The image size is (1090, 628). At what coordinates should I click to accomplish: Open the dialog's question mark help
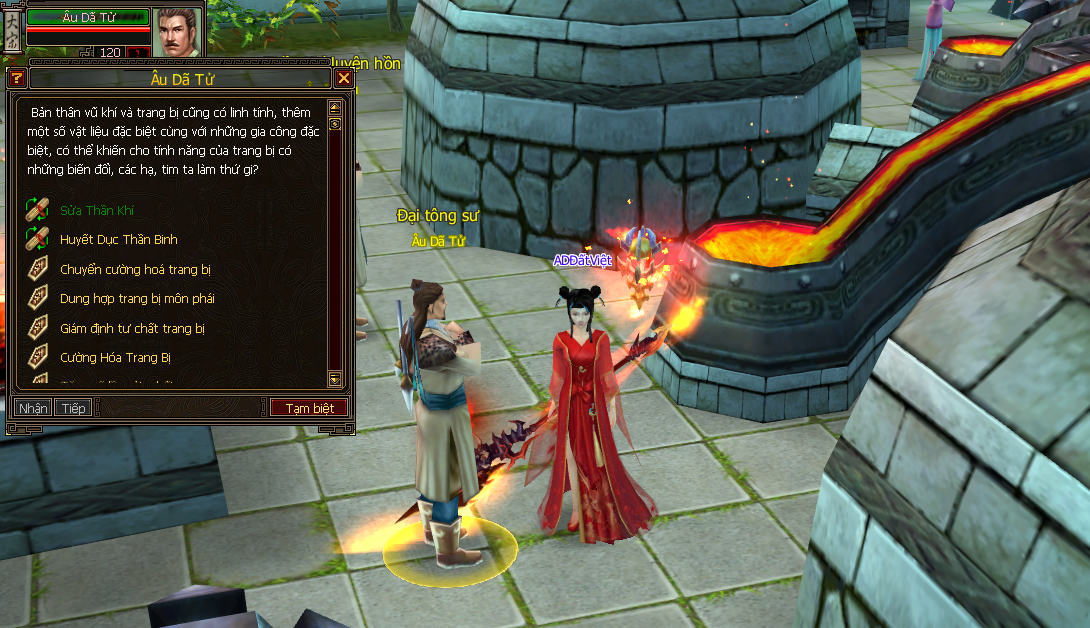(x=17, y=78)
